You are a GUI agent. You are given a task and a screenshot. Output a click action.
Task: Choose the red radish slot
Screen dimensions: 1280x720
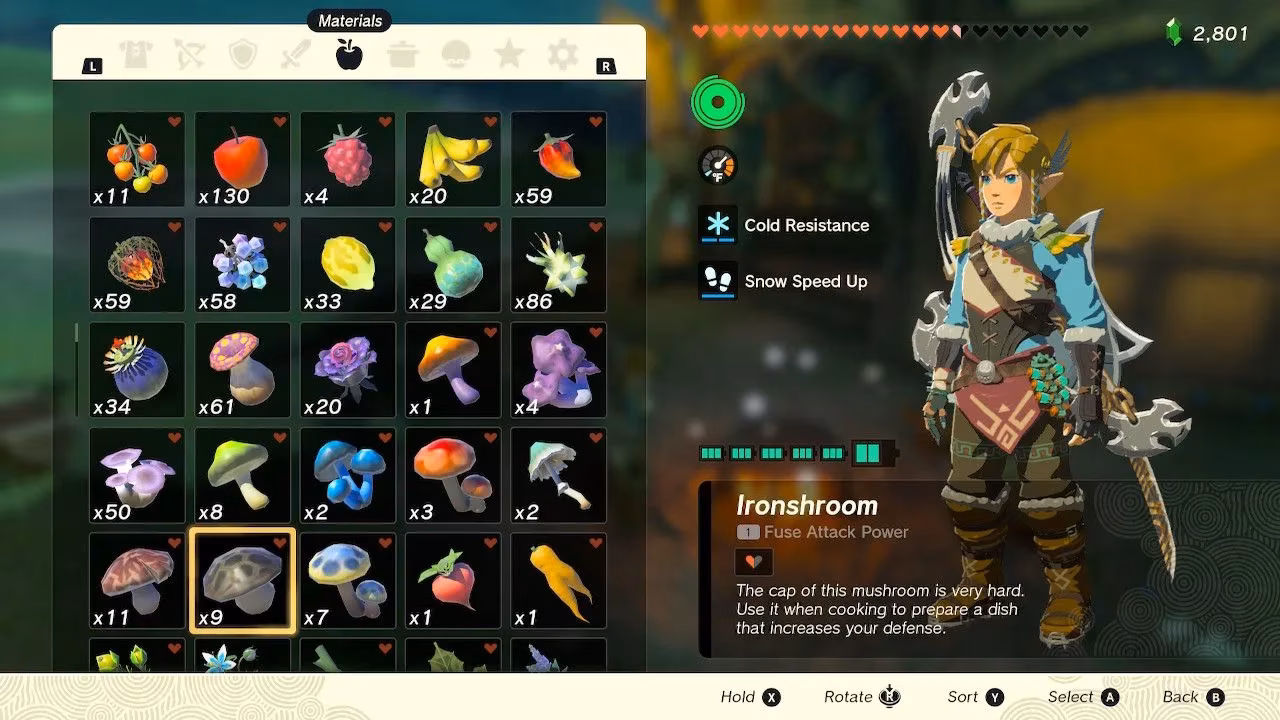point(453,581)
